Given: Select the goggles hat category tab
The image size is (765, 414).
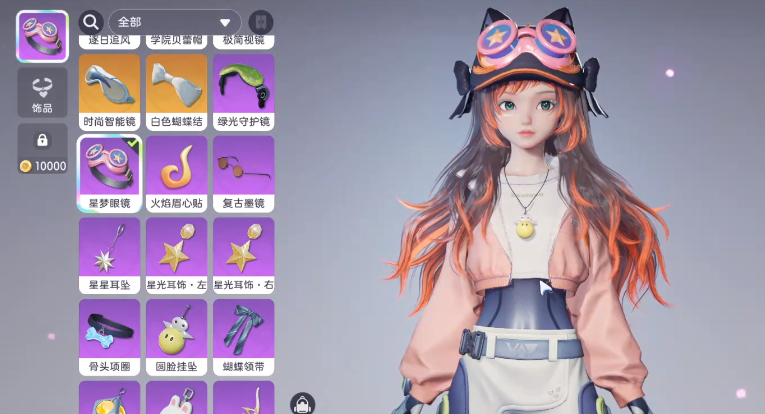Looking at the screenshot, I should point(42,37).
